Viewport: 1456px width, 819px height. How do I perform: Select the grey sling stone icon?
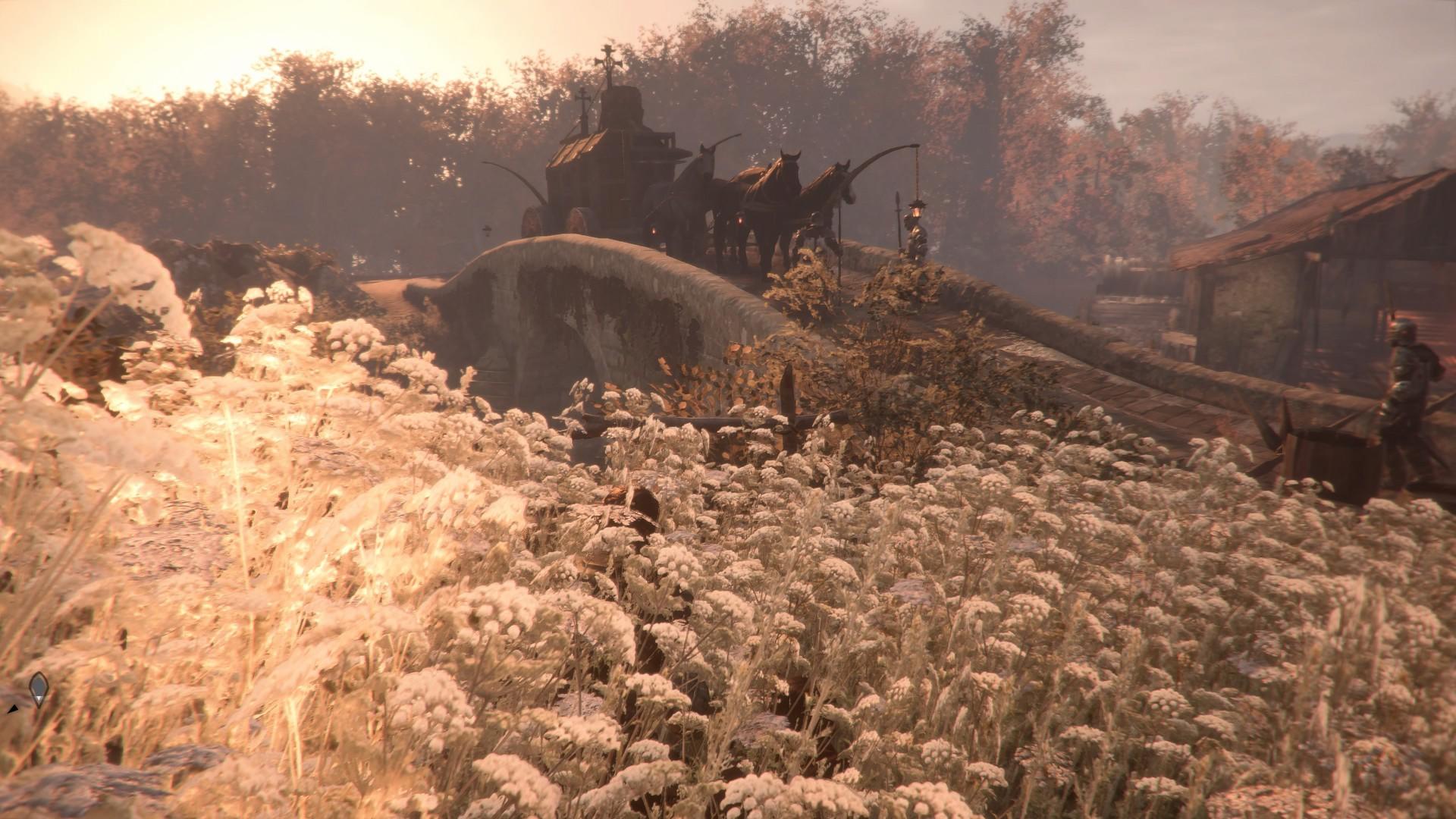(x=38, y=689)
